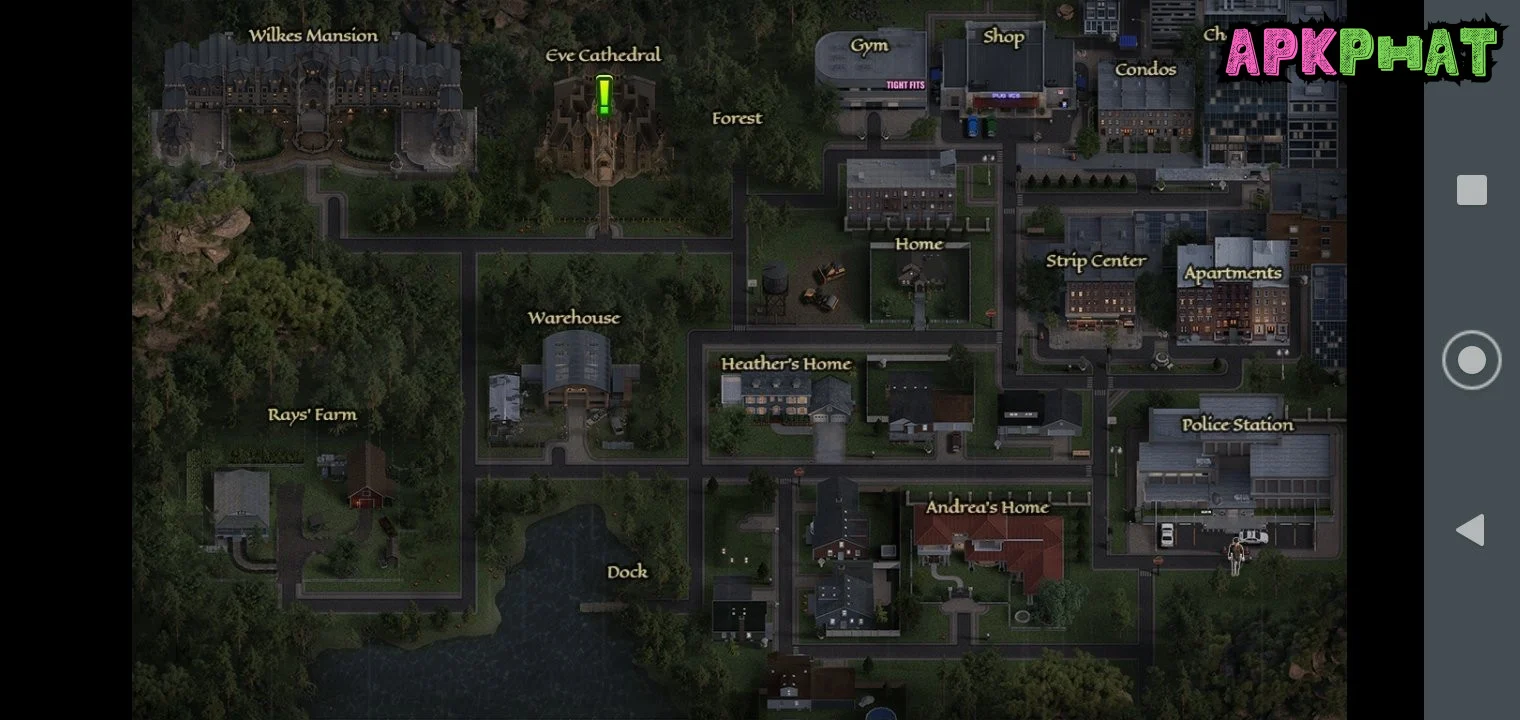Go to the Warehouse
1520x720 pixels.
(x=574, y=318)
